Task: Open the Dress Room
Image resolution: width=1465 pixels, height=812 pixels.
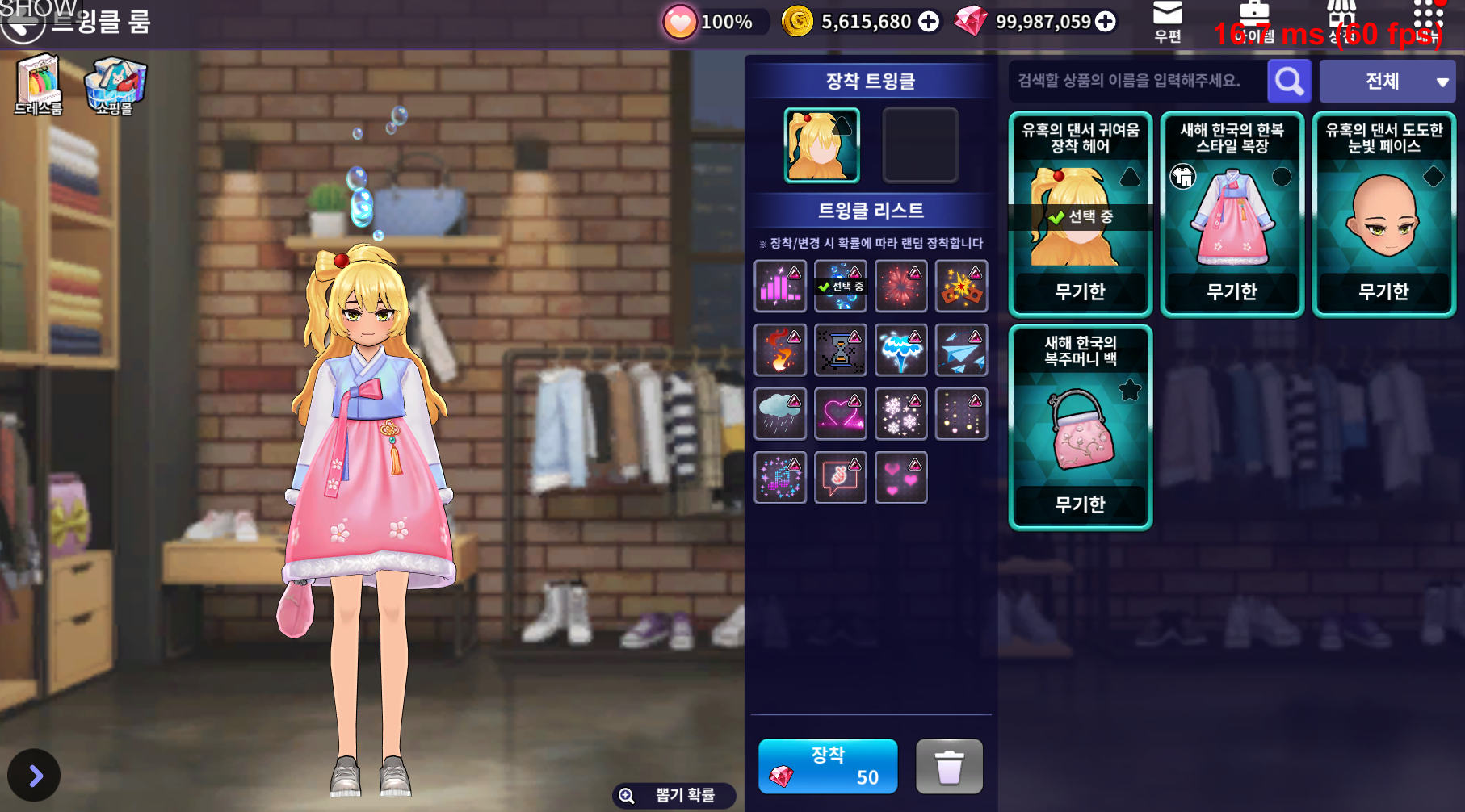Action: (38, 84)
